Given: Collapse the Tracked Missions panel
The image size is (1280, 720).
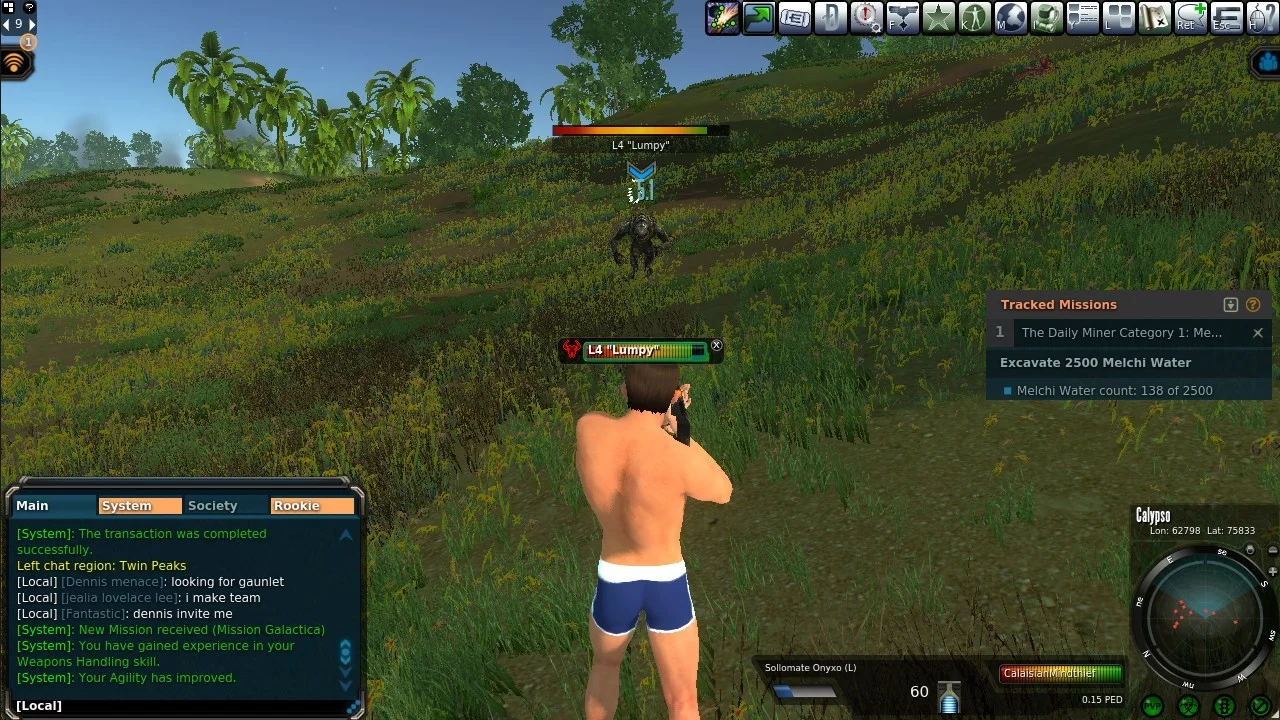Looking at the screenshot, I should point(1231,305).
